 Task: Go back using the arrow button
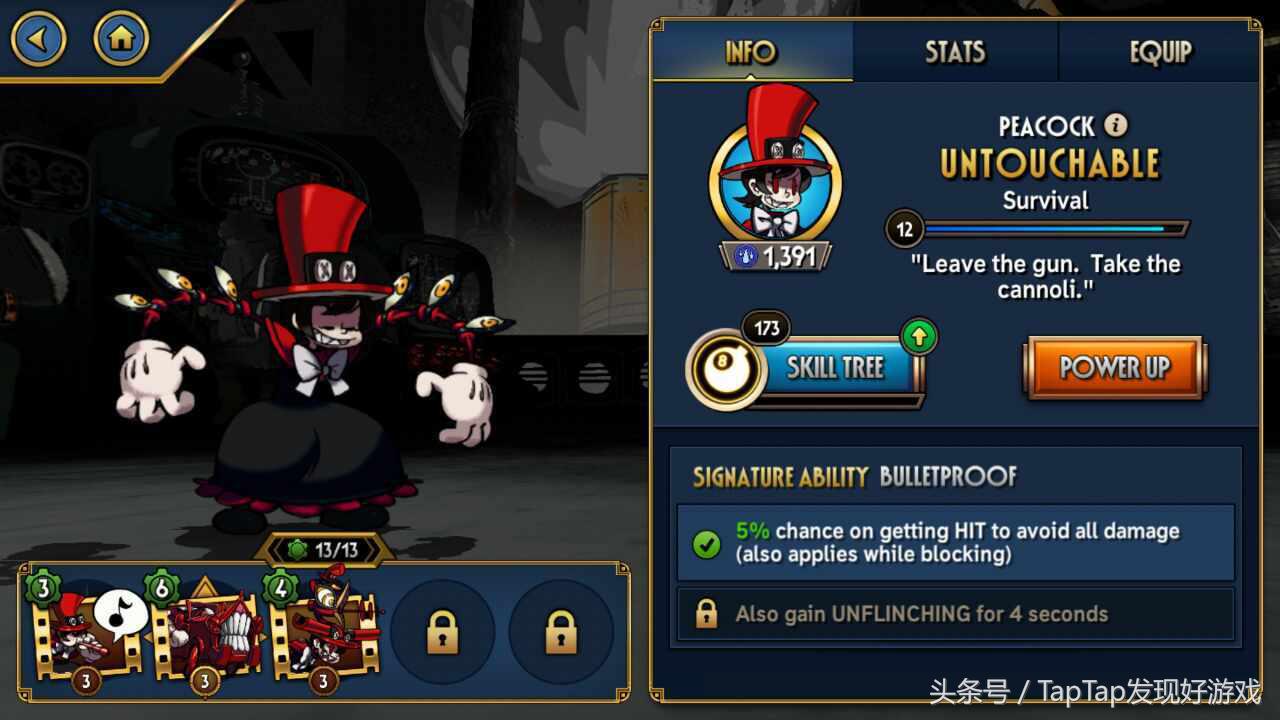(x=38, y=39)
